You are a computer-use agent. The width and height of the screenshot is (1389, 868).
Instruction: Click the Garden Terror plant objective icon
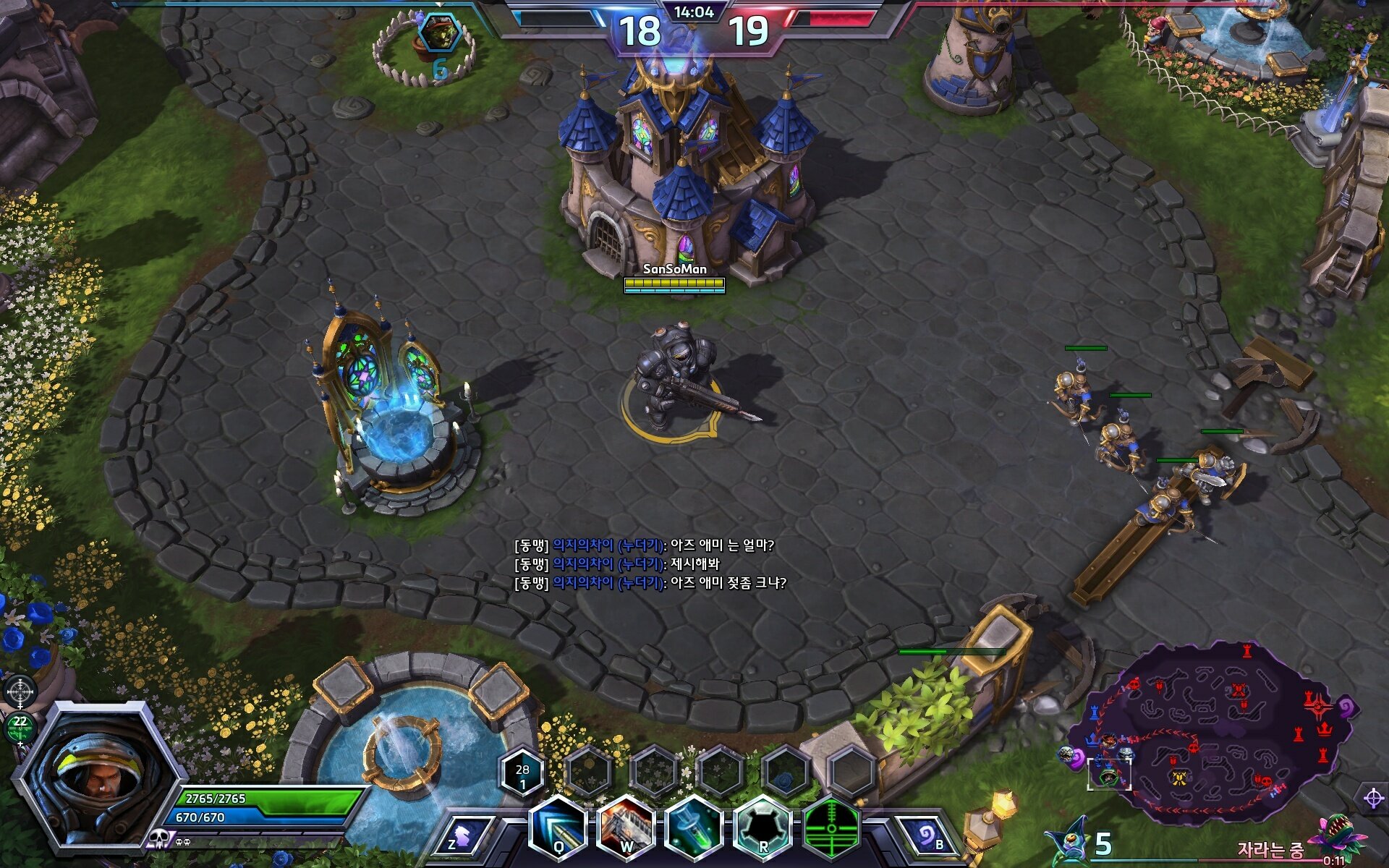[x=1342, y=839]
